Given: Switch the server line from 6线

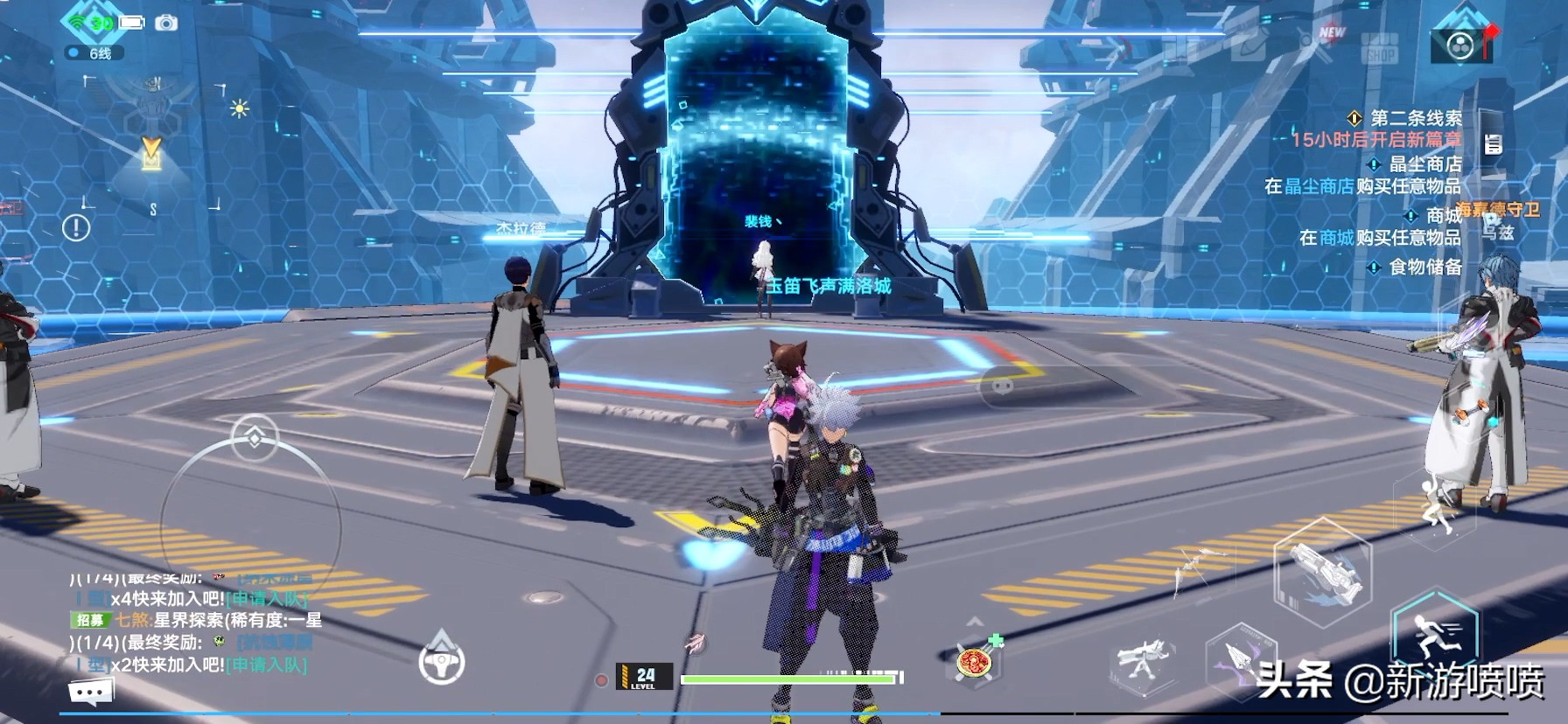Looking at the screenshot, I should pyautogui.click(x=94, y=53).
